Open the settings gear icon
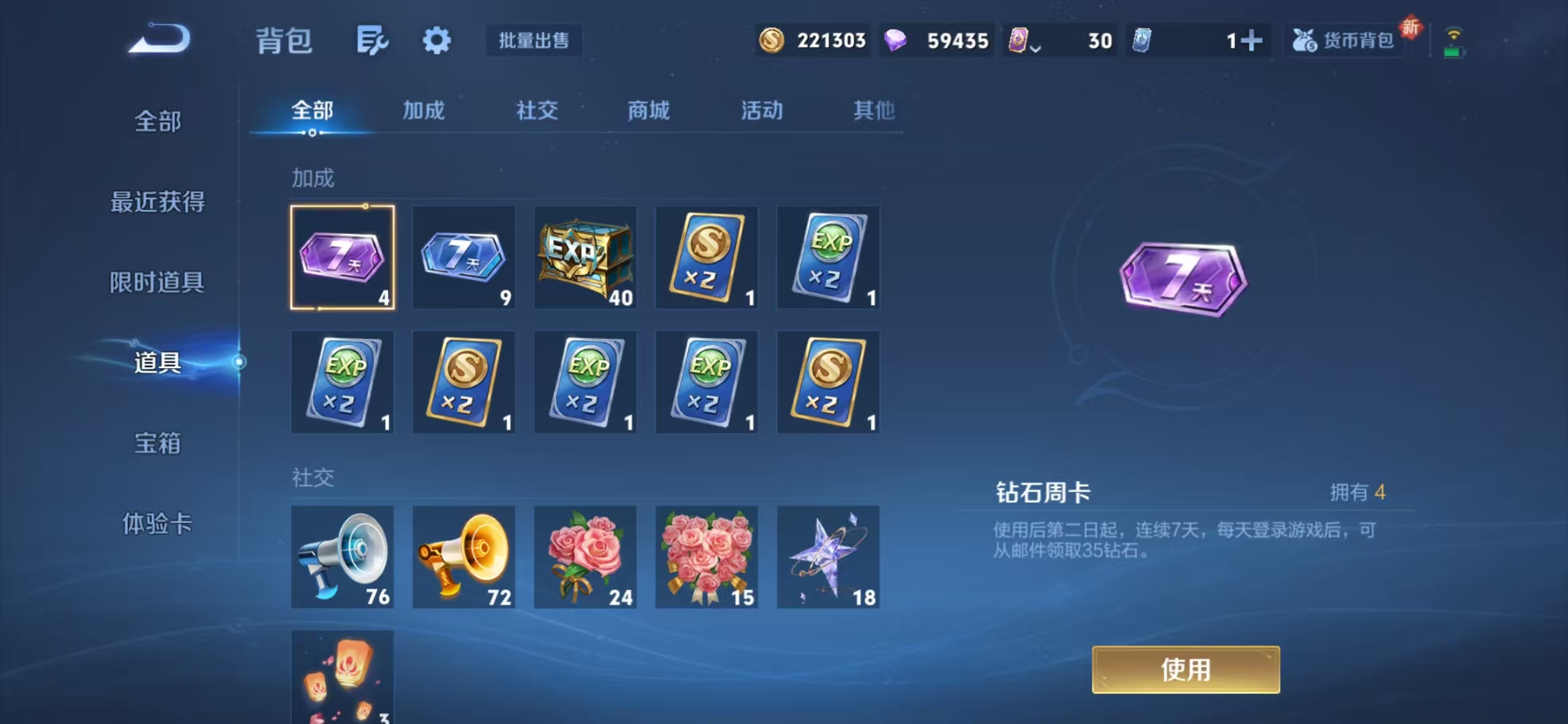This screenshot has height=724, width=1568. click(x=437, y=40)
